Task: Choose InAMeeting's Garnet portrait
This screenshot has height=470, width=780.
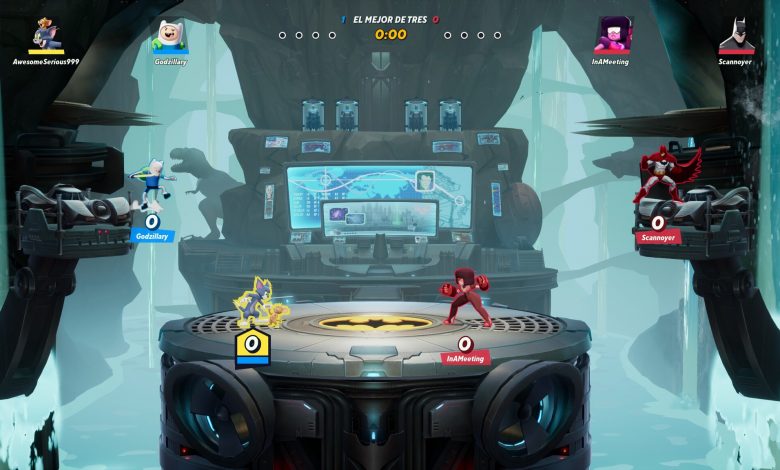Action: [x=610, y=34]
